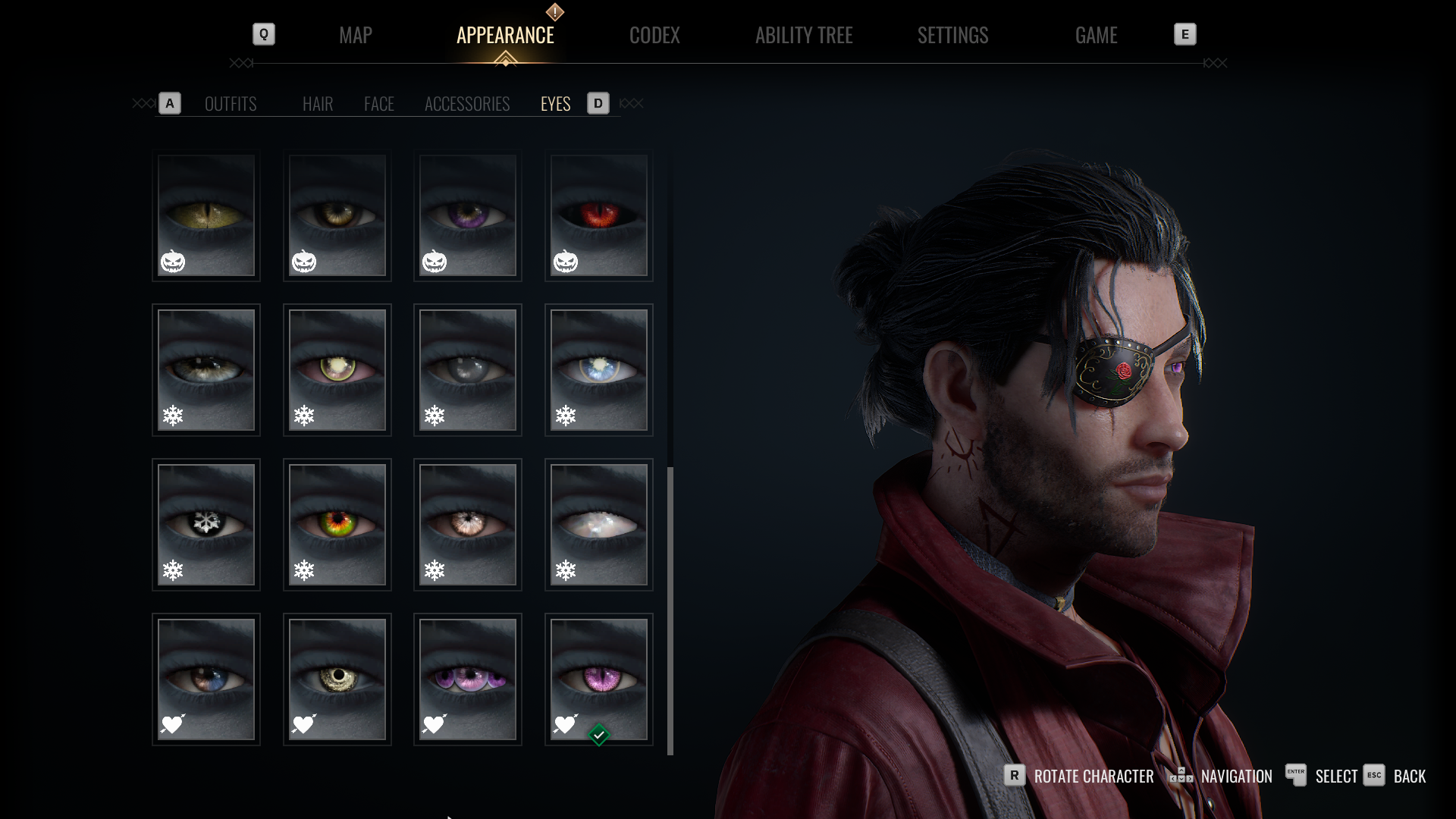Open the Ability Tree tab
This screenshot has height=819, width=1456.
(x=804, y=35)
